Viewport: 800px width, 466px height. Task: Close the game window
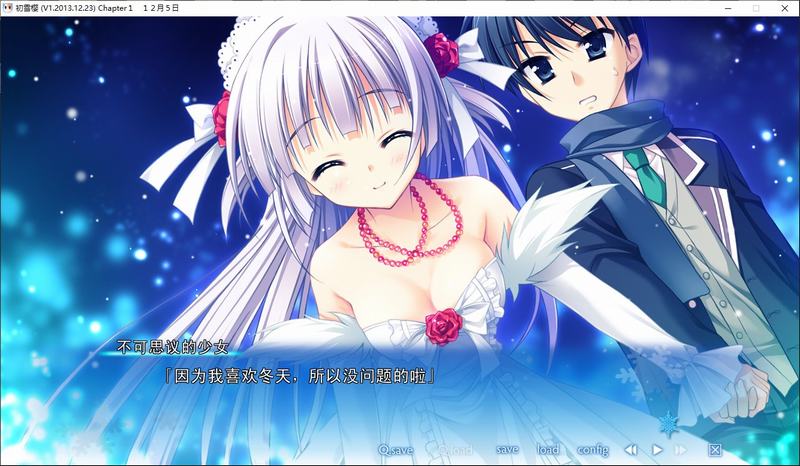pos(783,8)
